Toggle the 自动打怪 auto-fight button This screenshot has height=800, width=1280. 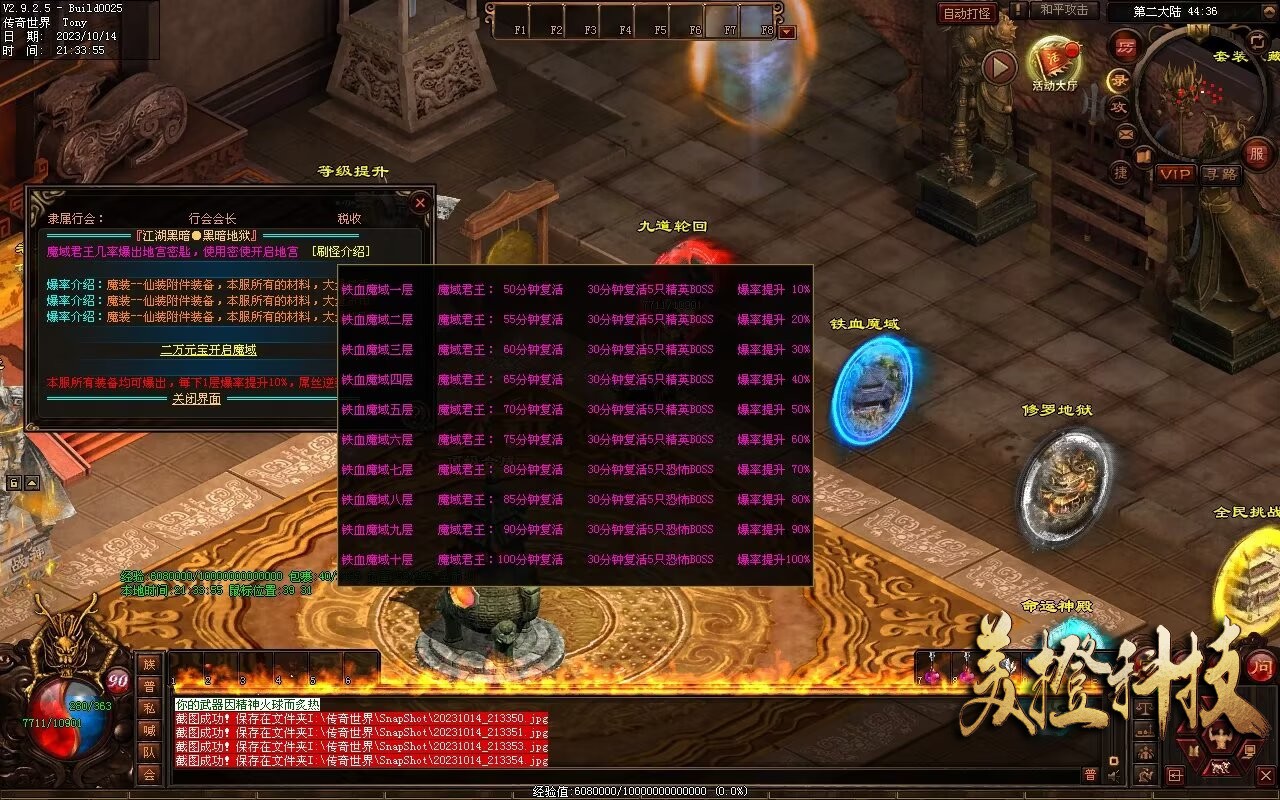(968, 13)
